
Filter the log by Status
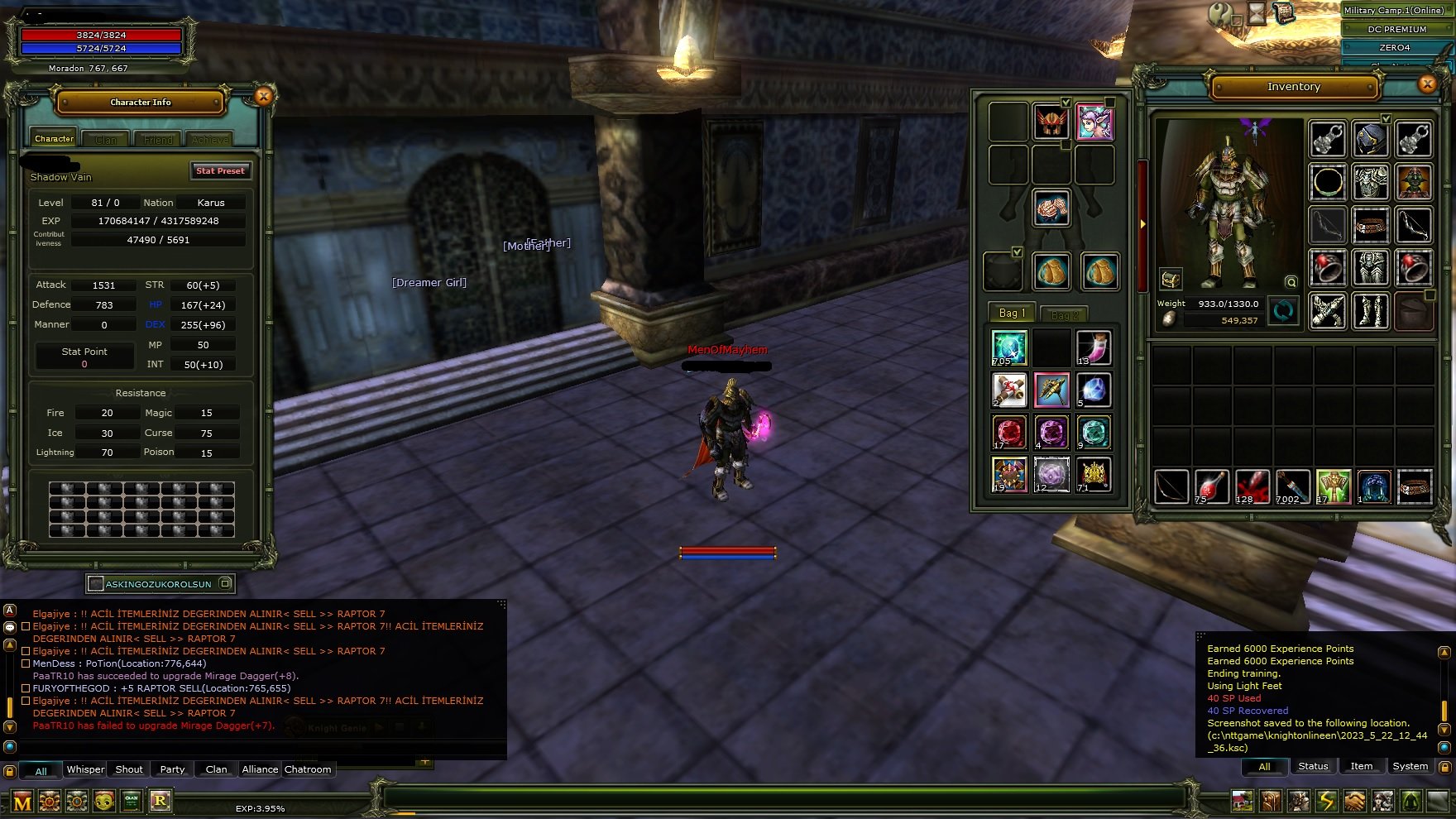[1313, 766]
